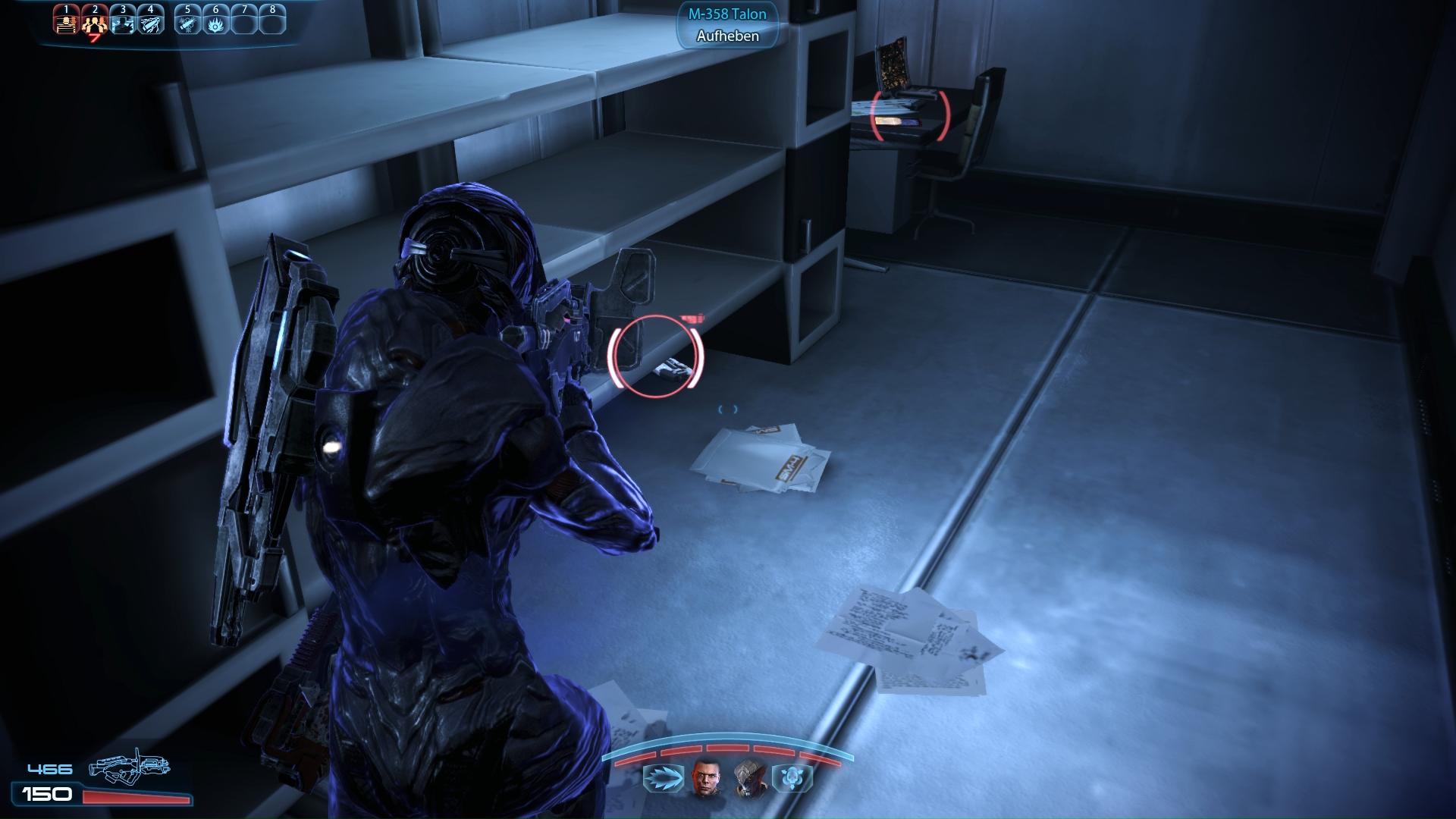Activate the skull-shaped squadmate power icon

(792, 778)
